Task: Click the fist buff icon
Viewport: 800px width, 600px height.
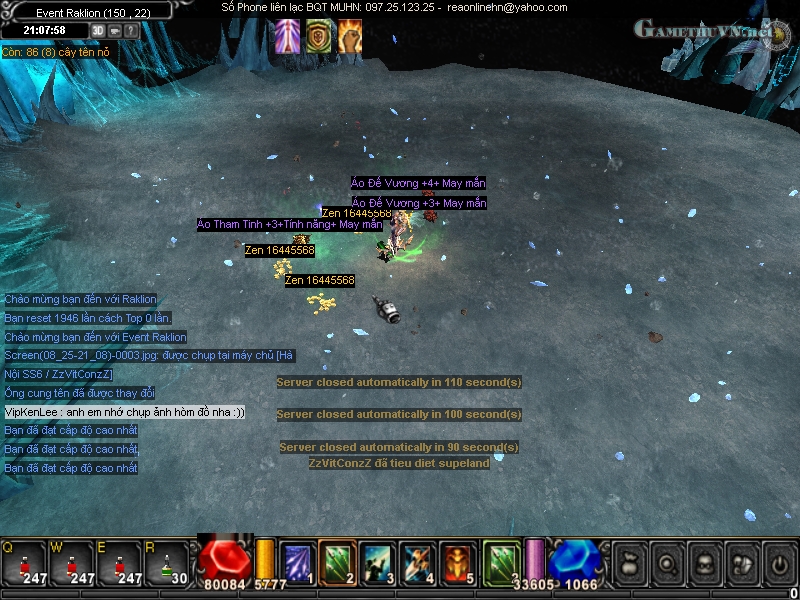Action: tap(350, 36)
